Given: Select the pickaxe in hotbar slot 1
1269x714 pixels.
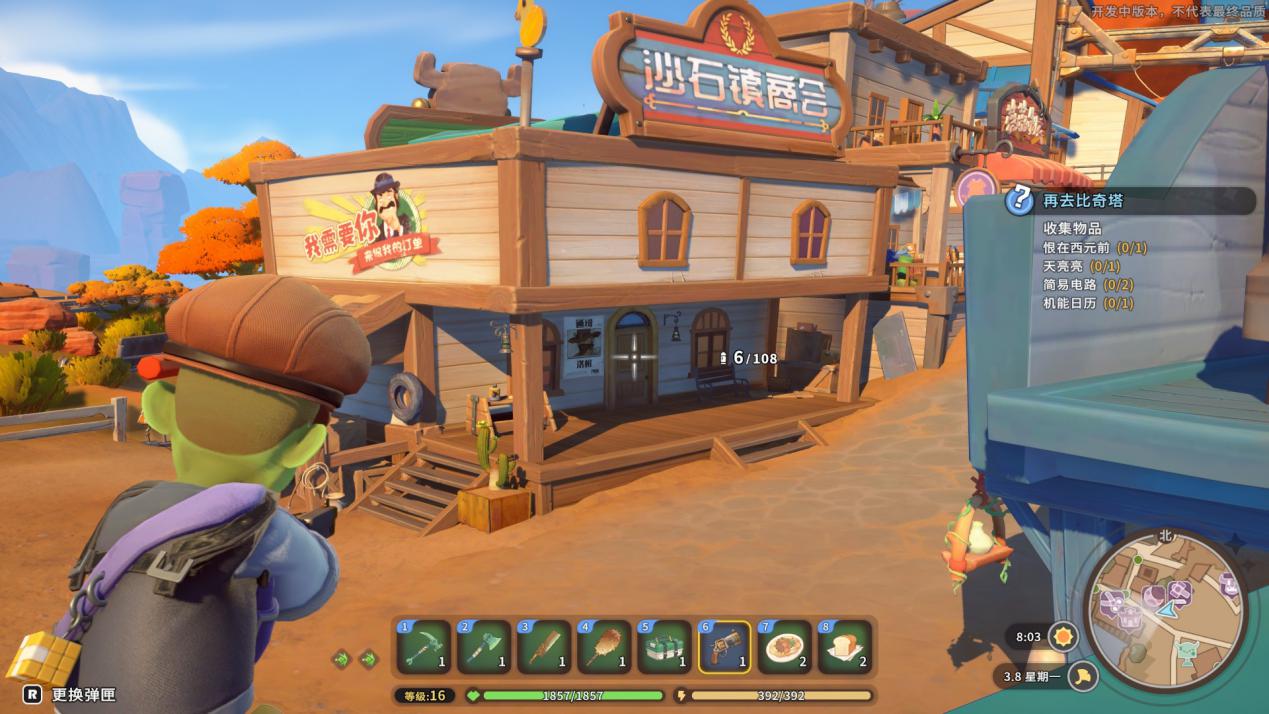Looking at the screenshot, I should click(423, 647).
